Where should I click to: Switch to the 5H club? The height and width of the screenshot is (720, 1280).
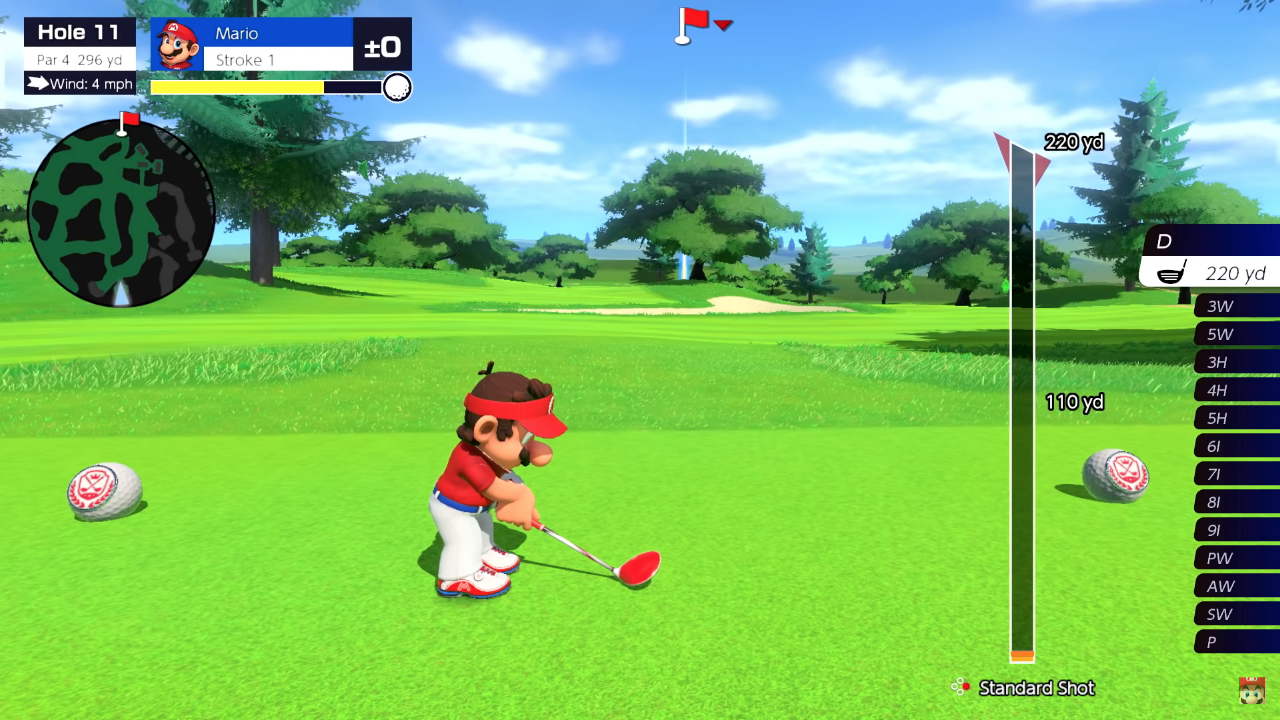coord(1236,418)
